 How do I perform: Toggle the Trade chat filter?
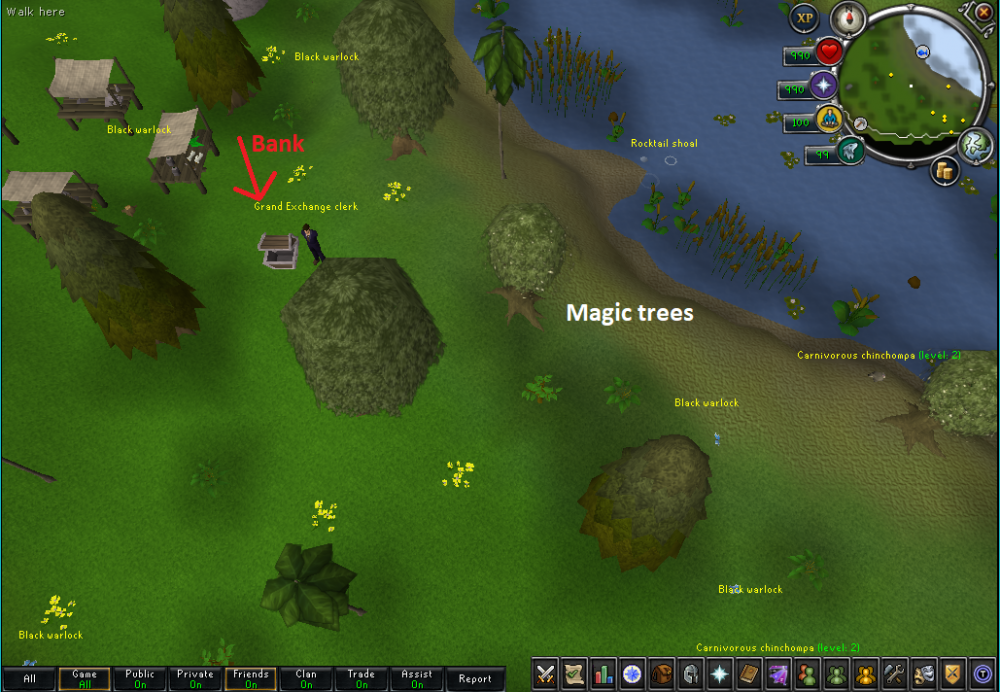tap(361, 679)
